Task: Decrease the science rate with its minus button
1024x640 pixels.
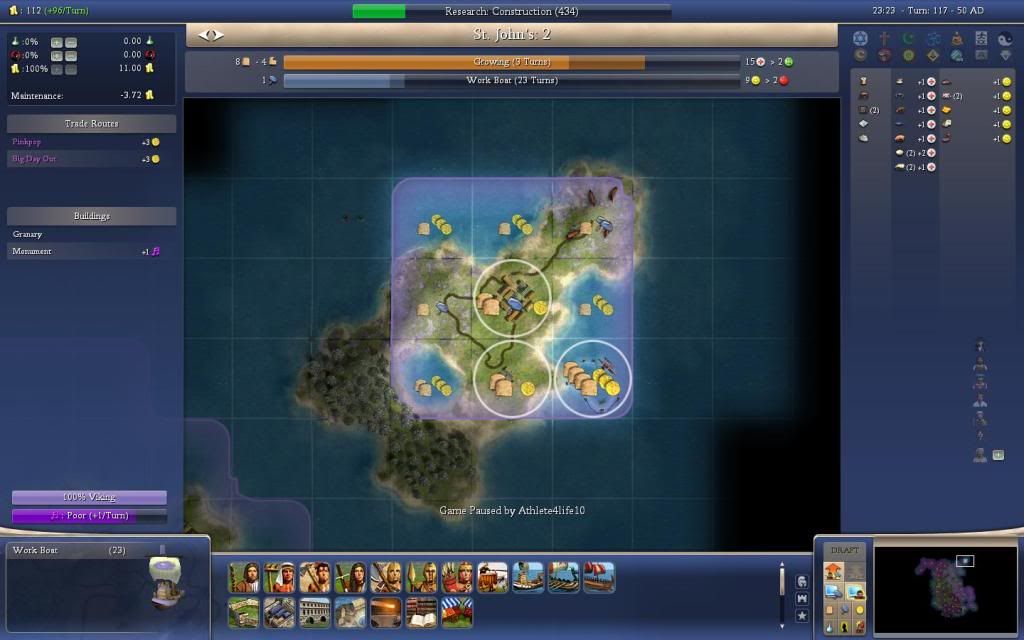Action: 70,42
